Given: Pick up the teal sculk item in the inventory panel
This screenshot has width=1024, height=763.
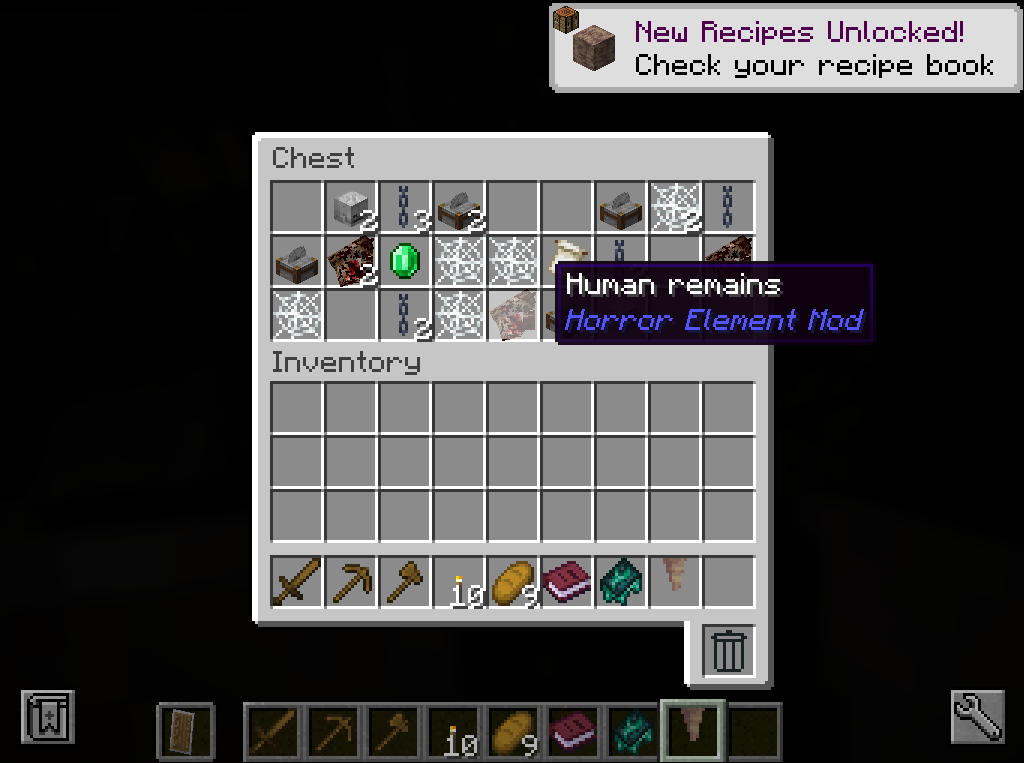Looking at the screenshot, I should point(621,582).
